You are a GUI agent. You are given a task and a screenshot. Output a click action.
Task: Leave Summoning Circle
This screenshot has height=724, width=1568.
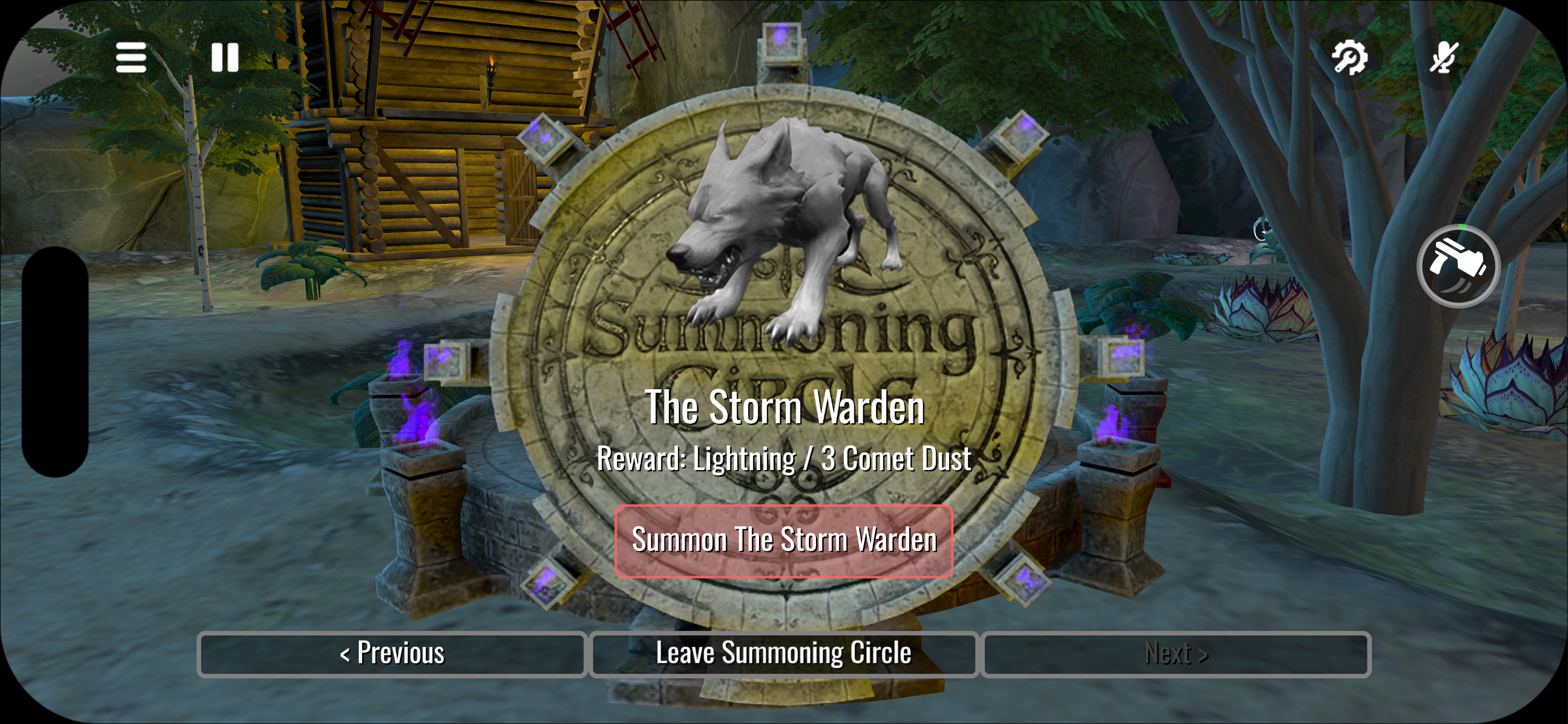784,654
